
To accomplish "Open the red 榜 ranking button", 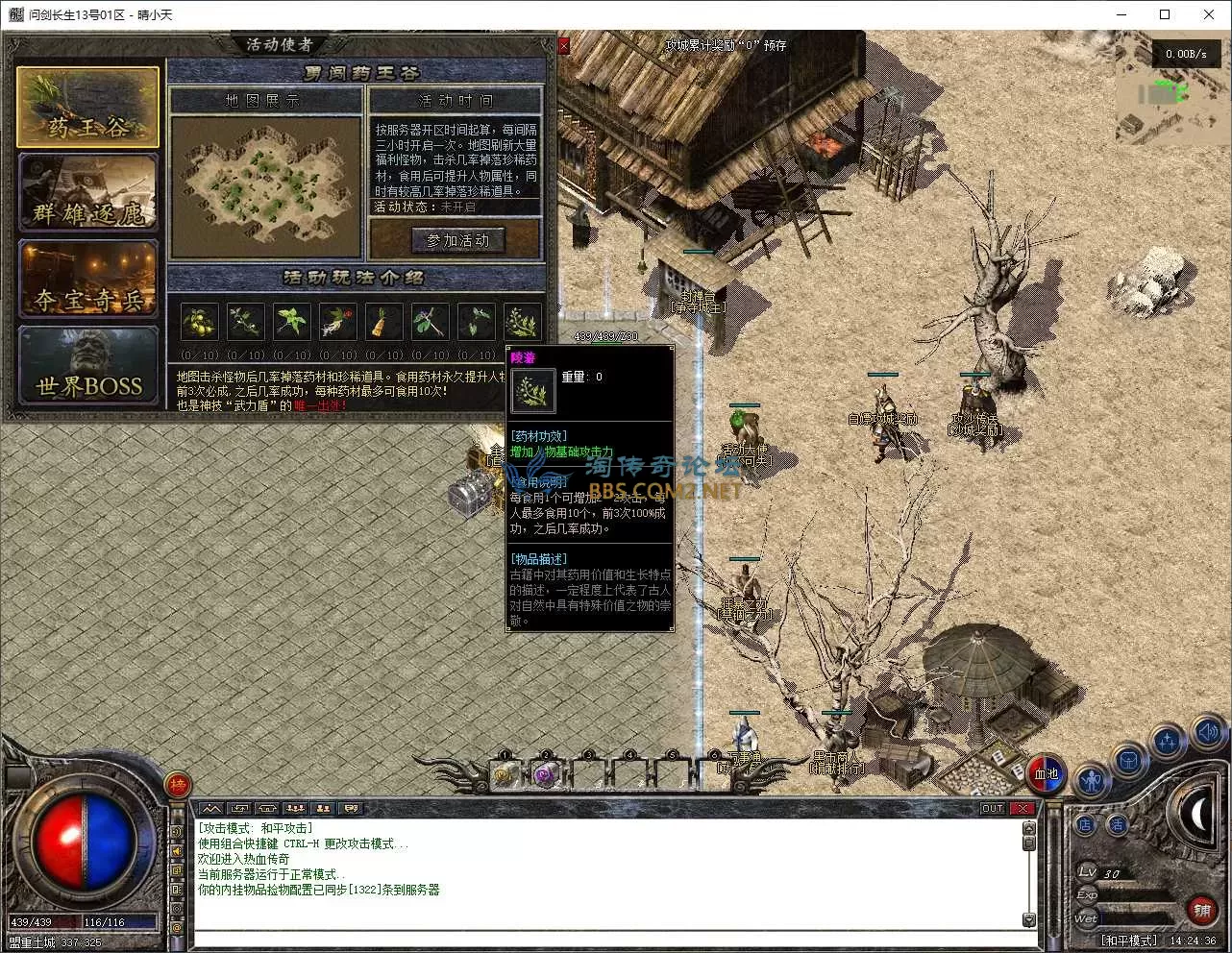I will [x=178, y=786].
